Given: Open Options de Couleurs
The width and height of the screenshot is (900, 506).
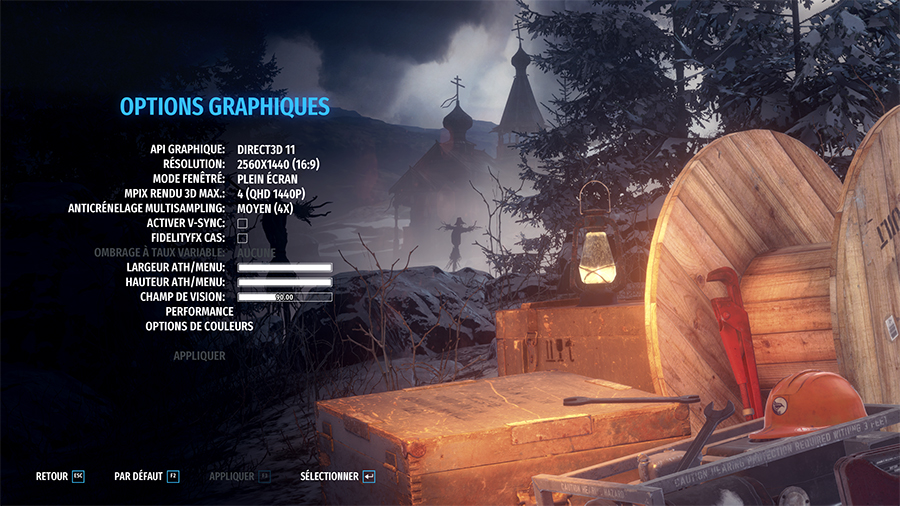Looking at the screenshot, I should tap(199, 326).
